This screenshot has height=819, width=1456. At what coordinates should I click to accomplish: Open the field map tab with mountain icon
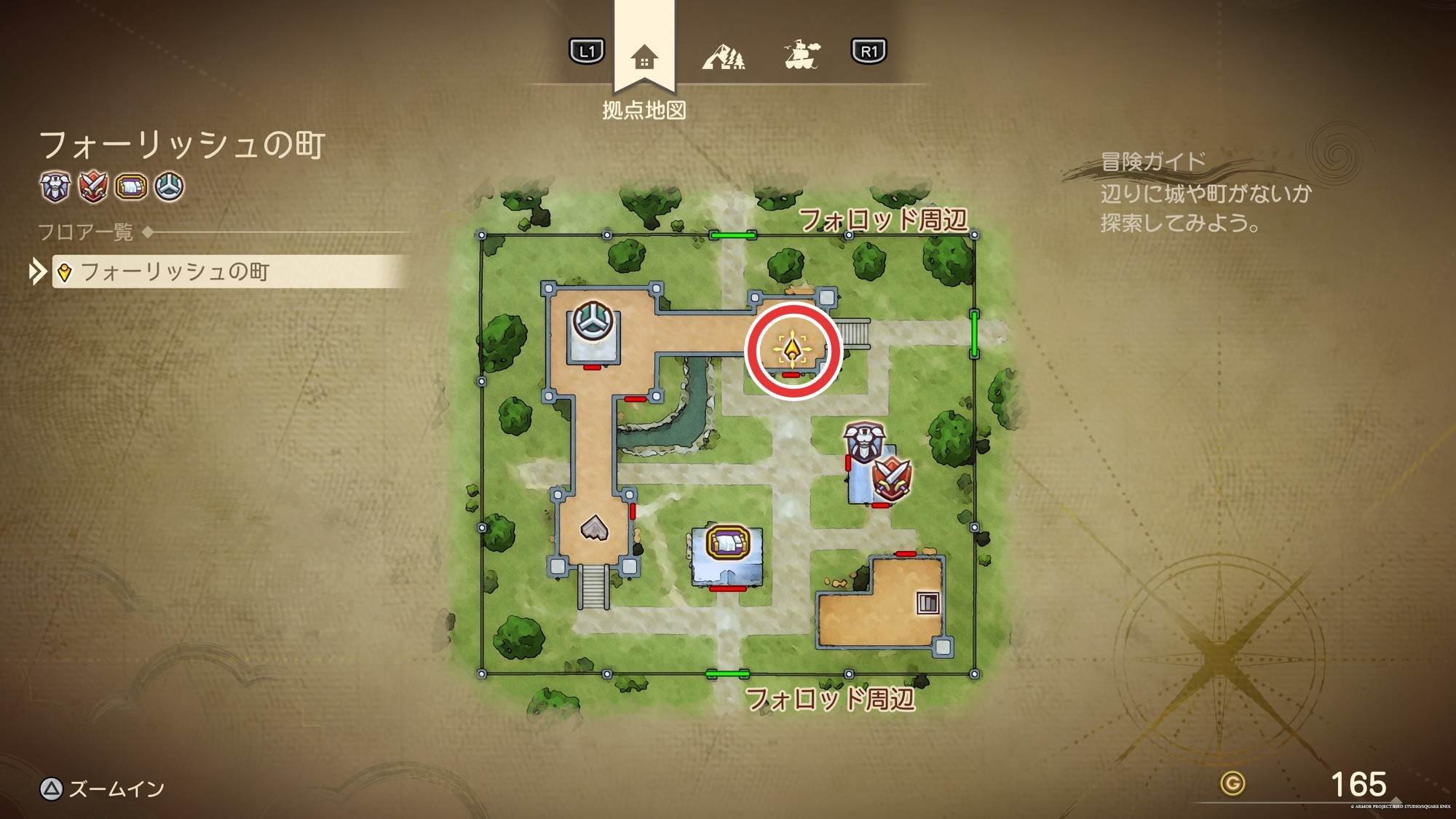pos(723,56)
